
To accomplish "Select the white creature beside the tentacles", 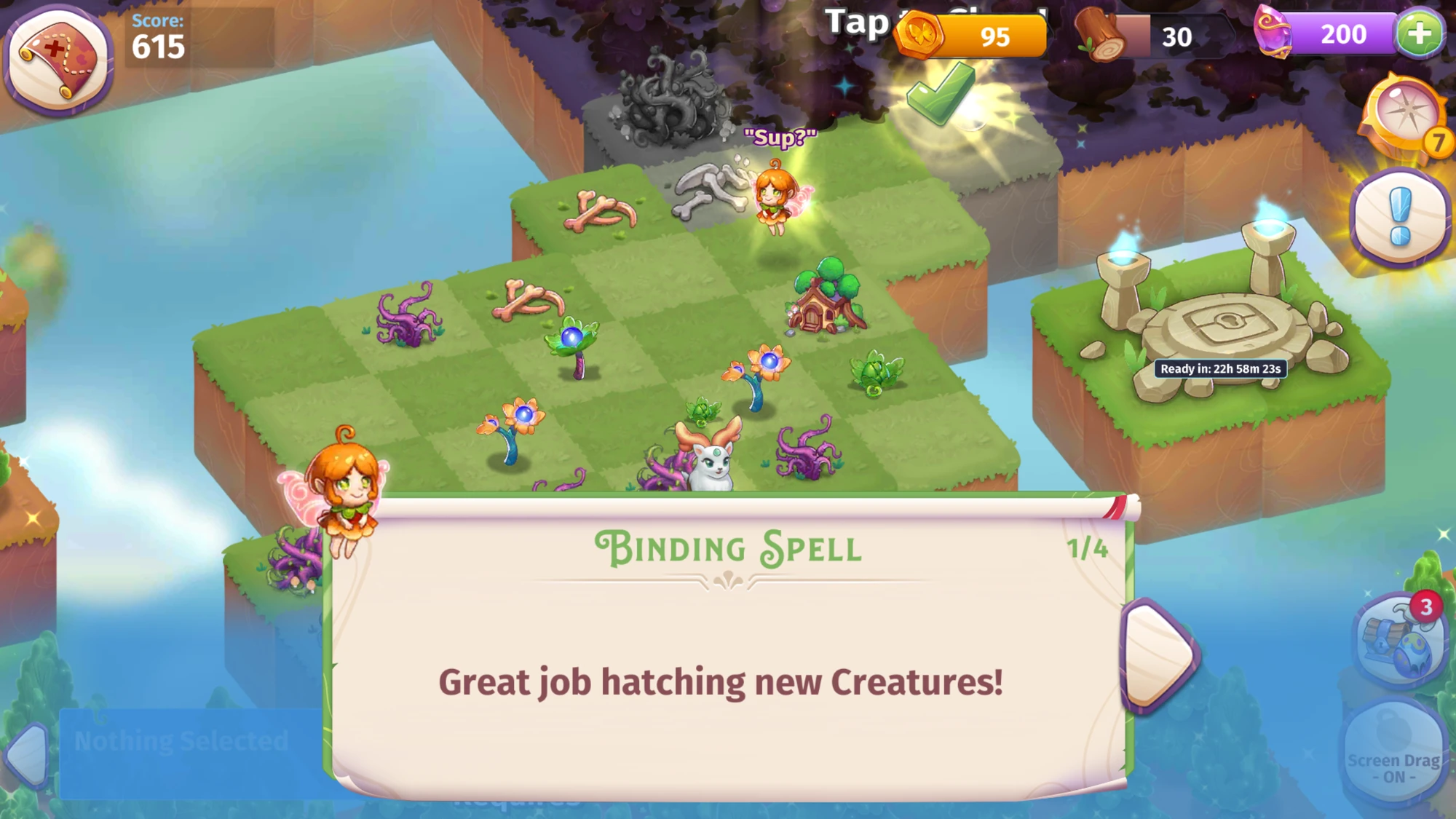I will [x=710, y=459].
